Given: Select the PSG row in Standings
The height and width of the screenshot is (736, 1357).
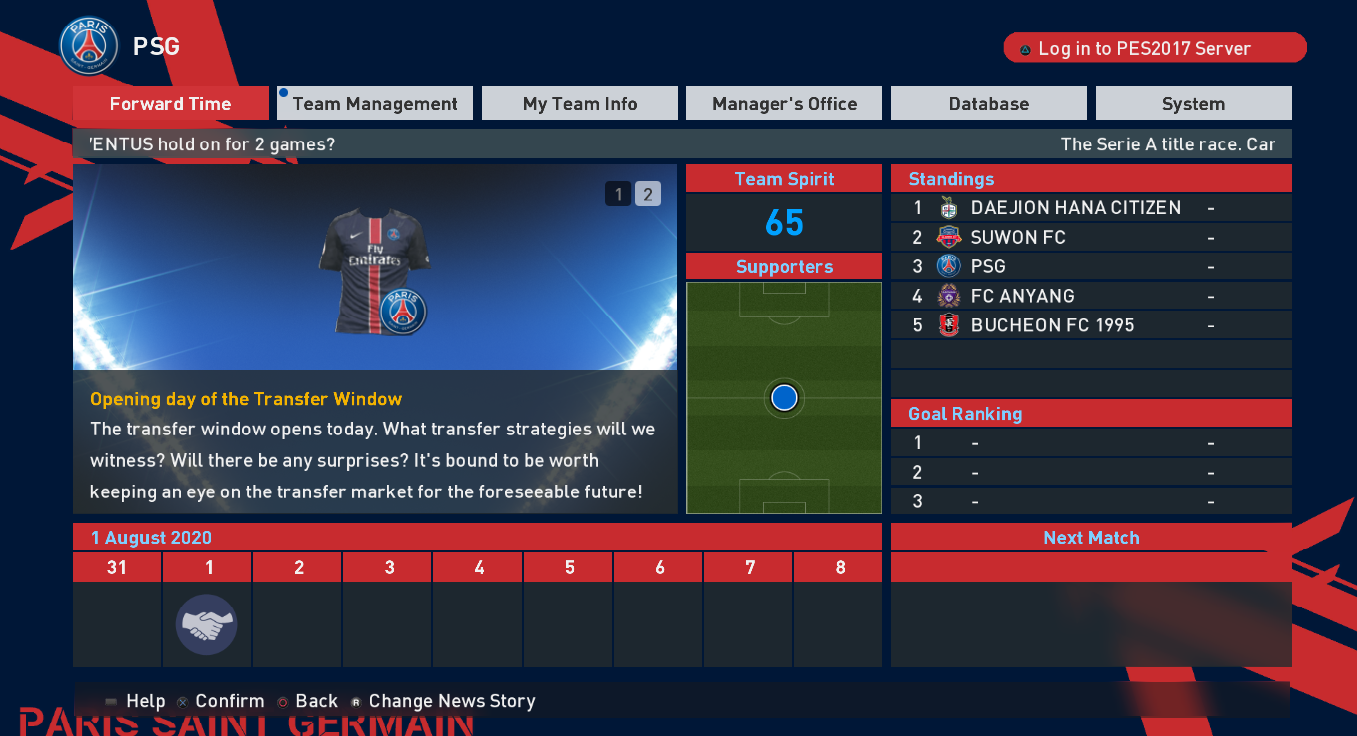Looking at the screenshot, I should [1090, 266].
